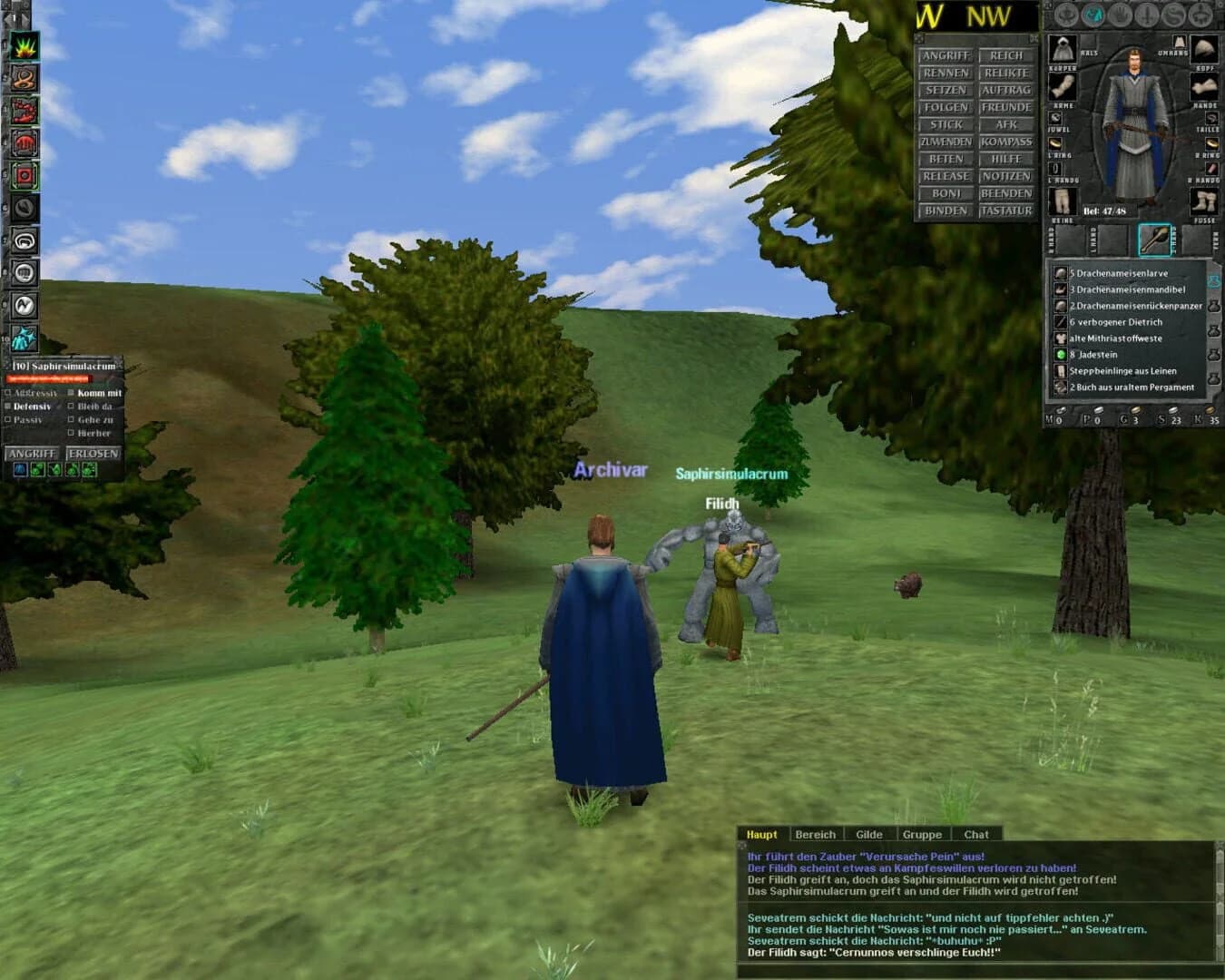1225x980 pixels.
Task: Click the blue vault bag icon beside the inventory
Action: (1214, 281)
